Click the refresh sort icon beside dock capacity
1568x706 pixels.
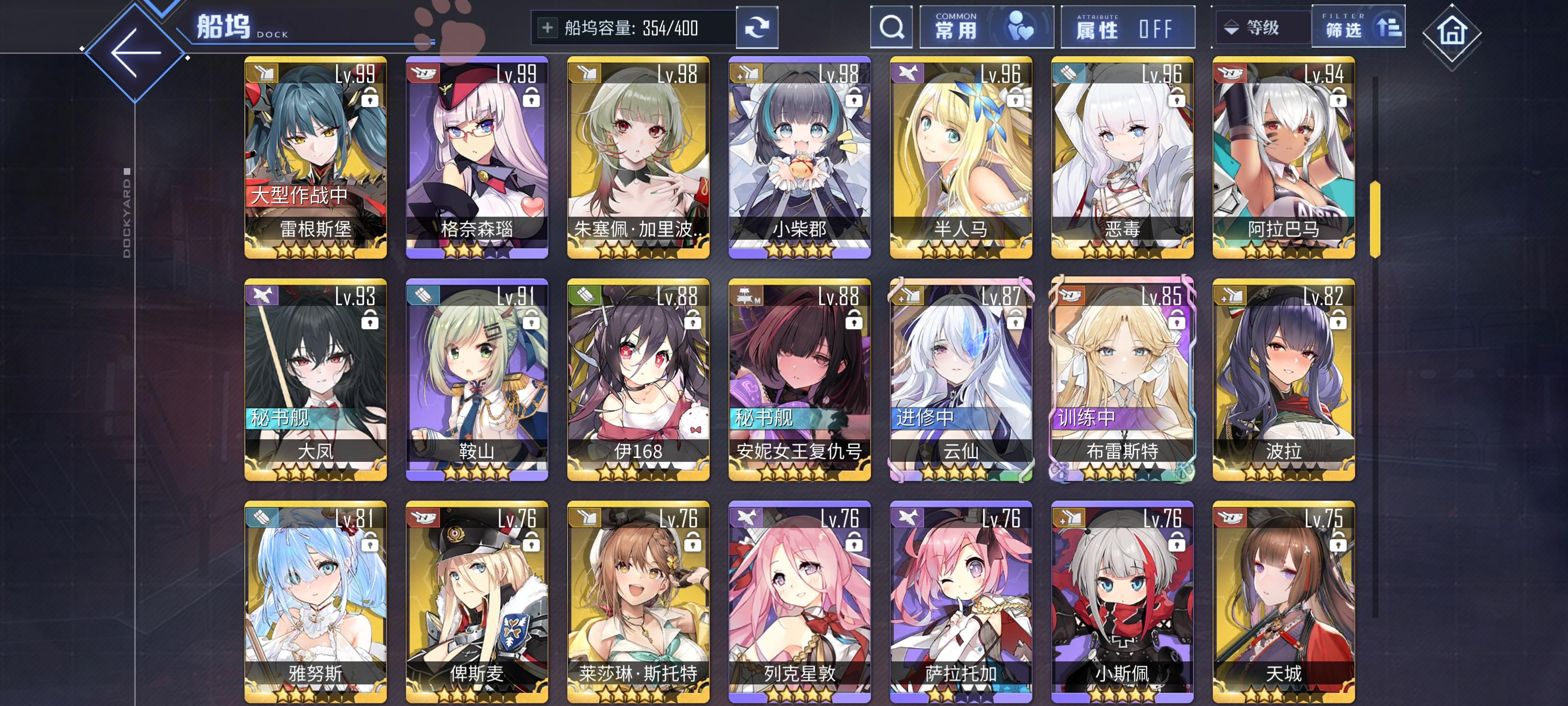click(x=757, y=27)
